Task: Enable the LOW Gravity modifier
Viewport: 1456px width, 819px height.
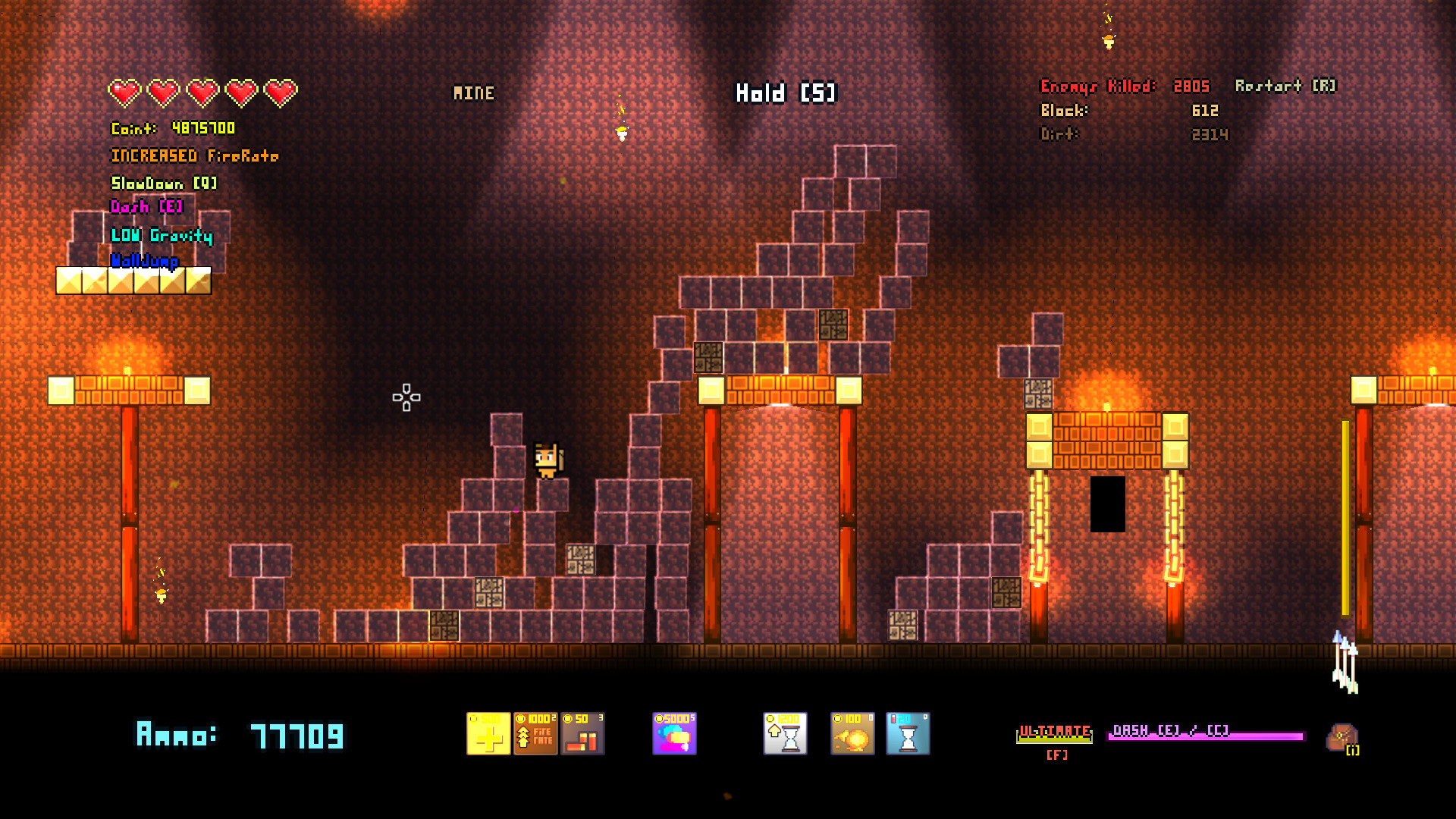Action: (162, 236)
